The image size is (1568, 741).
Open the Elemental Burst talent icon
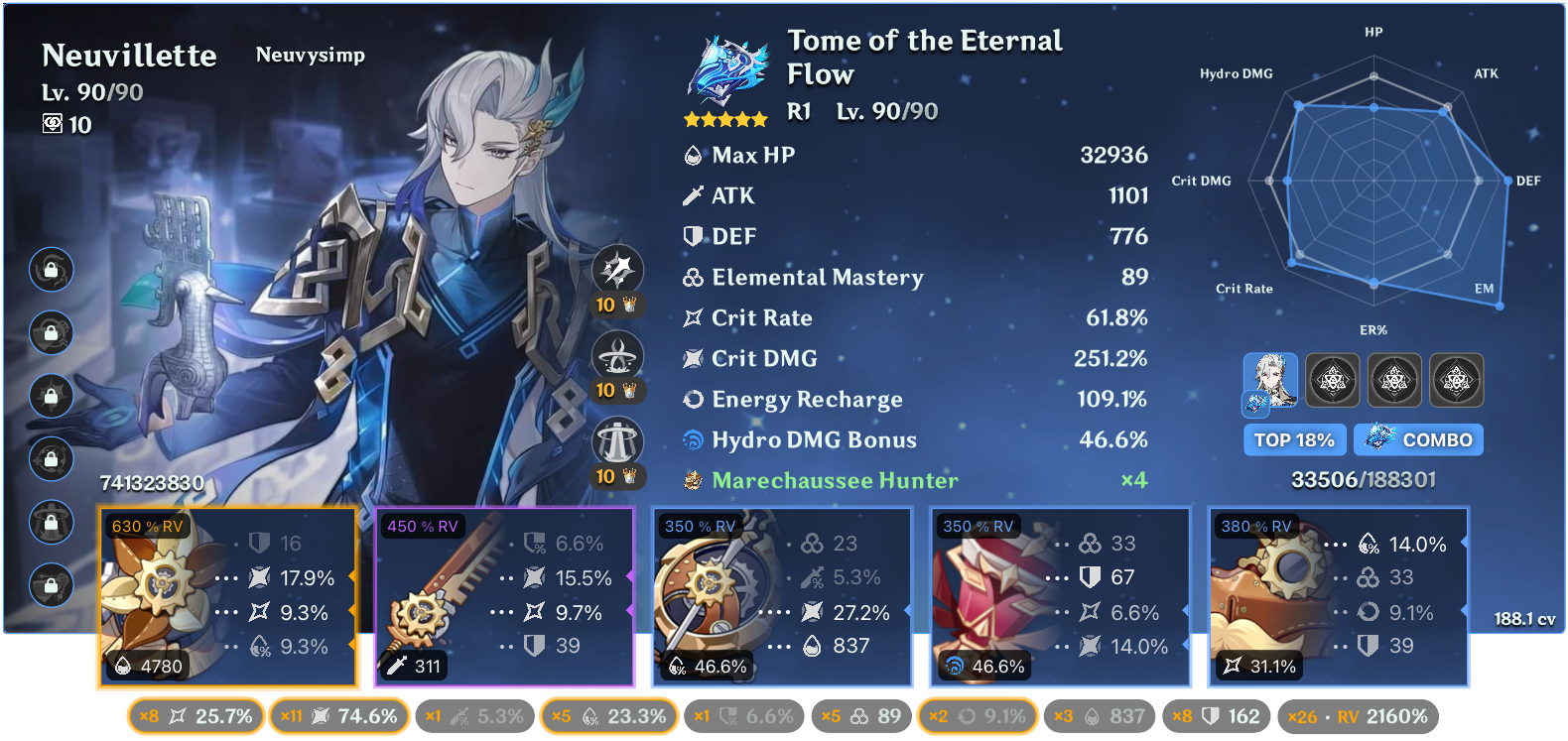point(620,439)
